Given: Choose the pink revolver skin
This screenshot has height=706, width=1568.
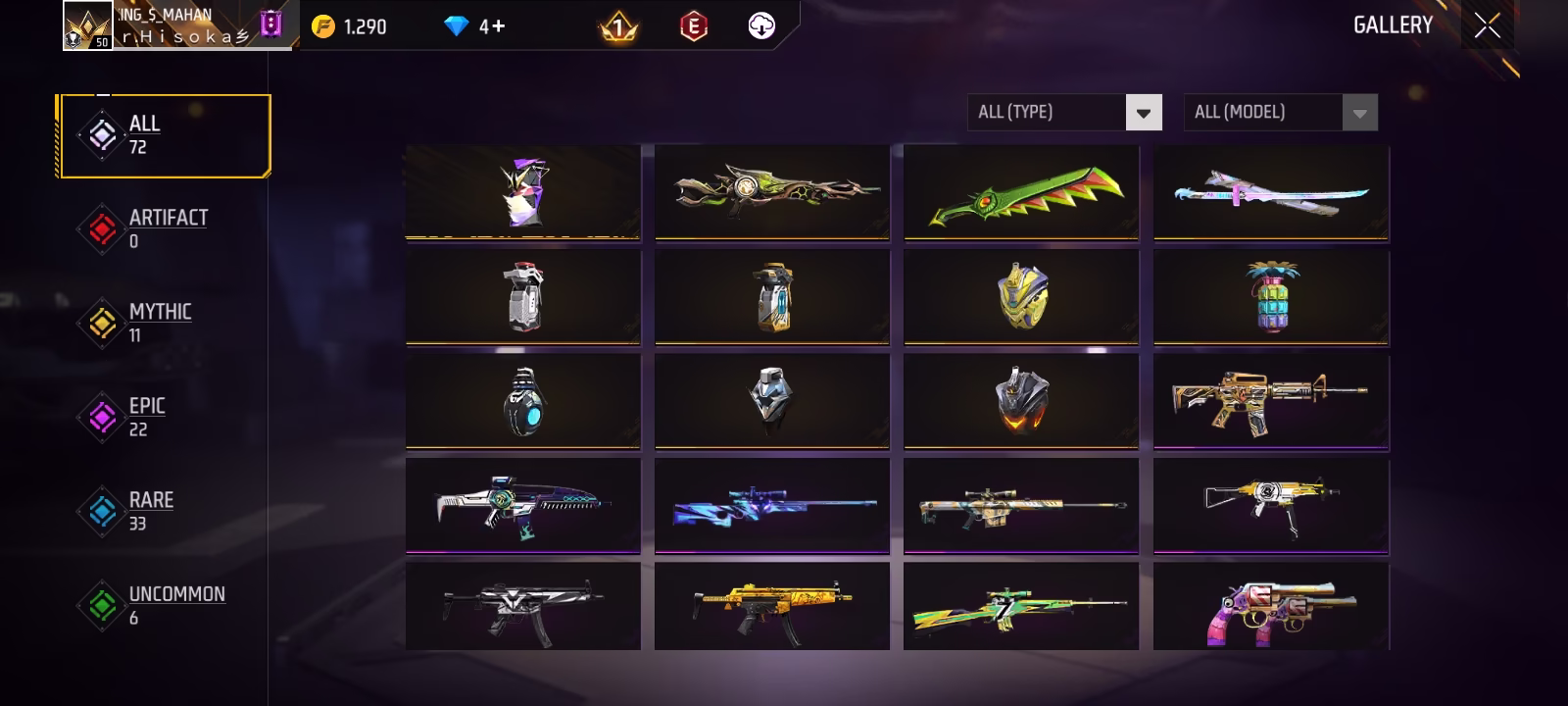Looking at the screenshot, I should click(x=1271, y=607).
